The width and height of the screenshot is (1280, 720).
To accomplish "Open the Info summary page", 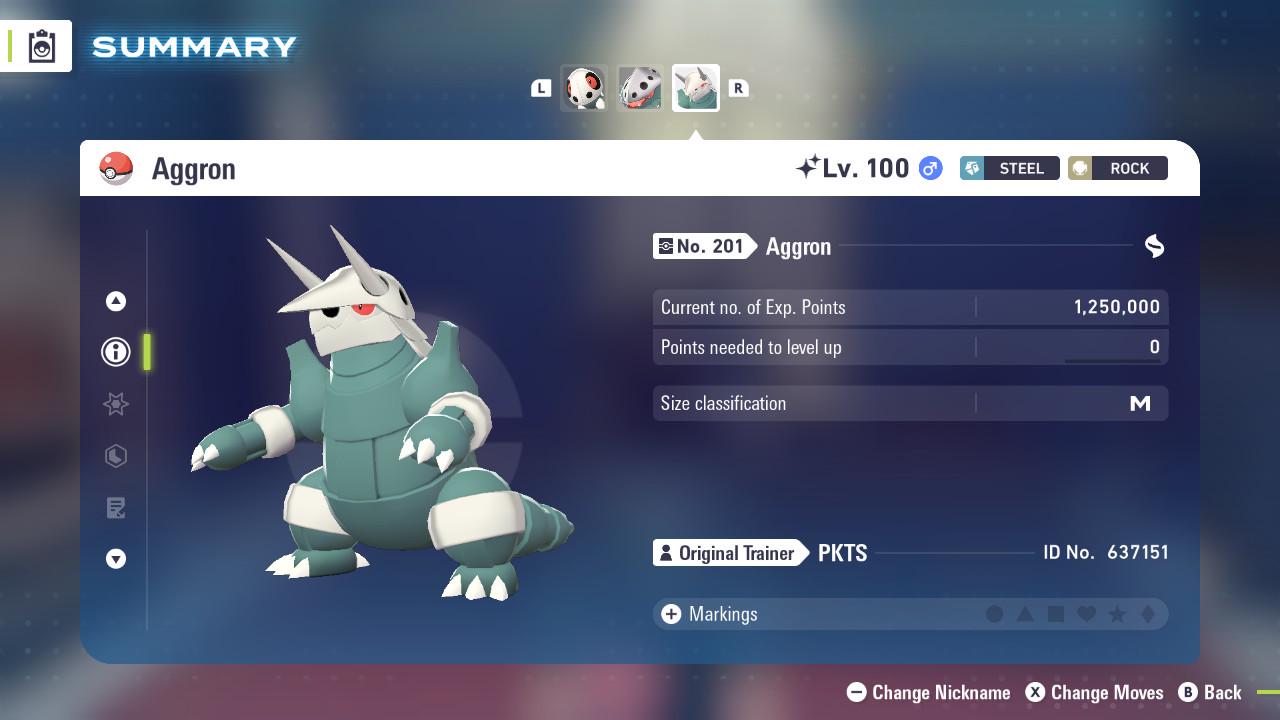I will click(x=115, y=352).
